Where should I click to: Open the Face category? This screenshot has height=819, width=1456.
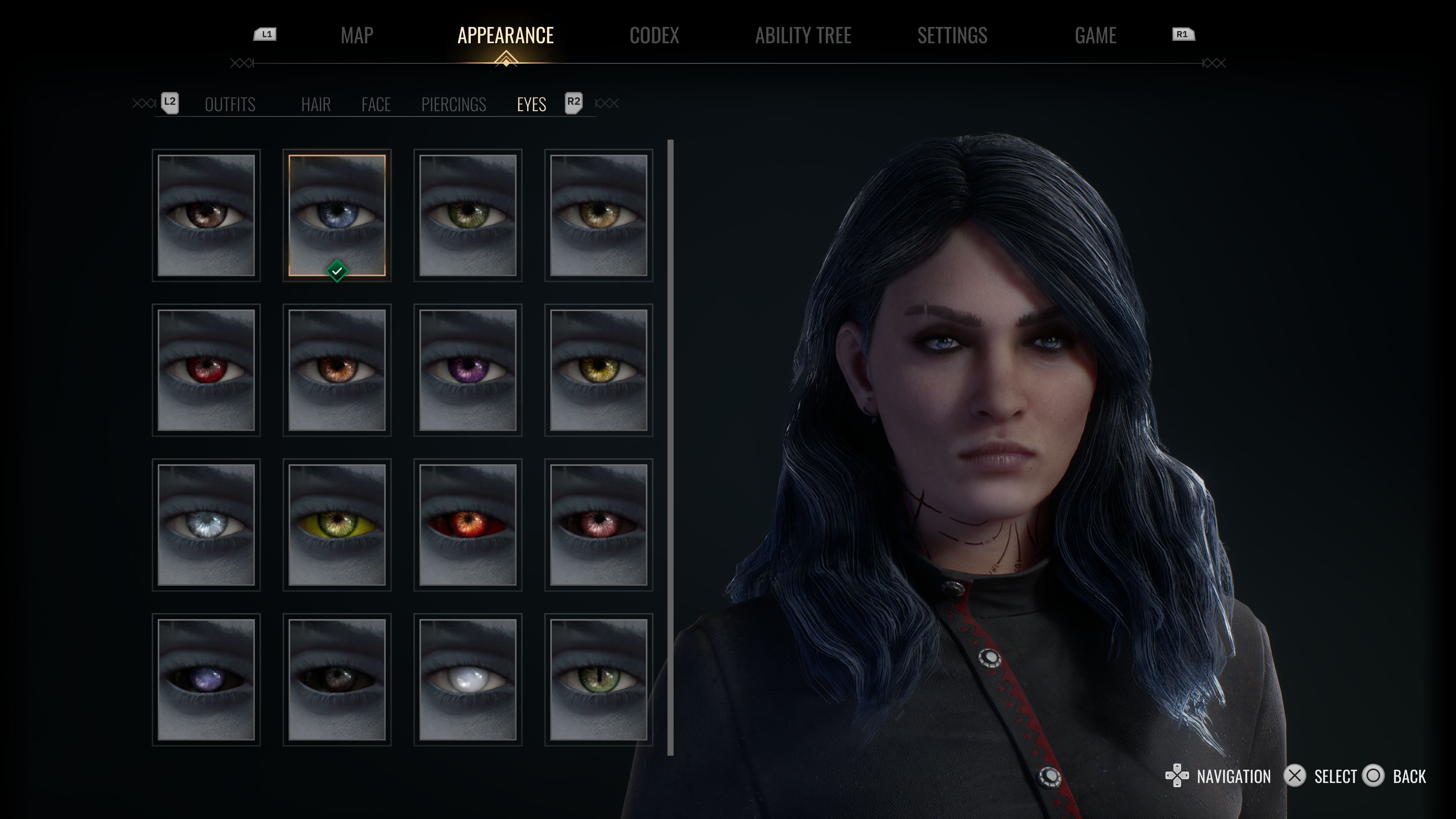click(376, 105)
